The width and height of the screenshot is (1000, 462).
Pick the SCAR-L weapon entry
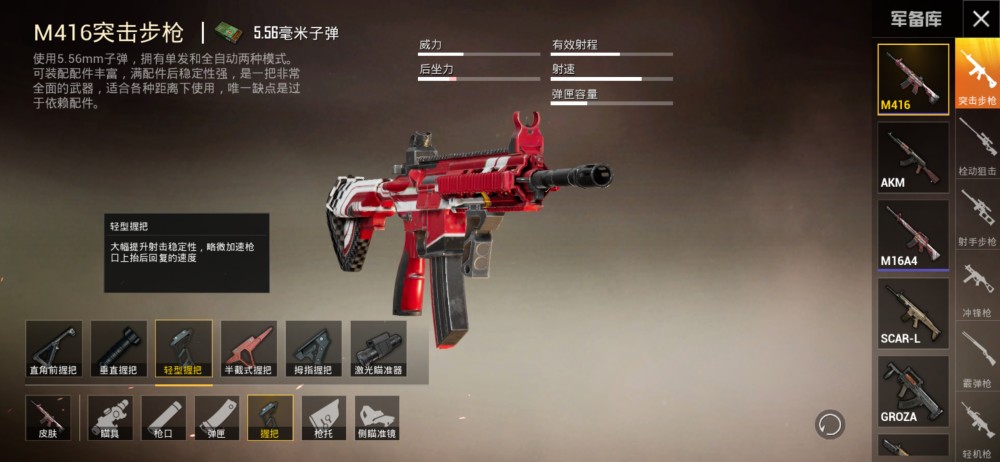(x=913, y=313)
